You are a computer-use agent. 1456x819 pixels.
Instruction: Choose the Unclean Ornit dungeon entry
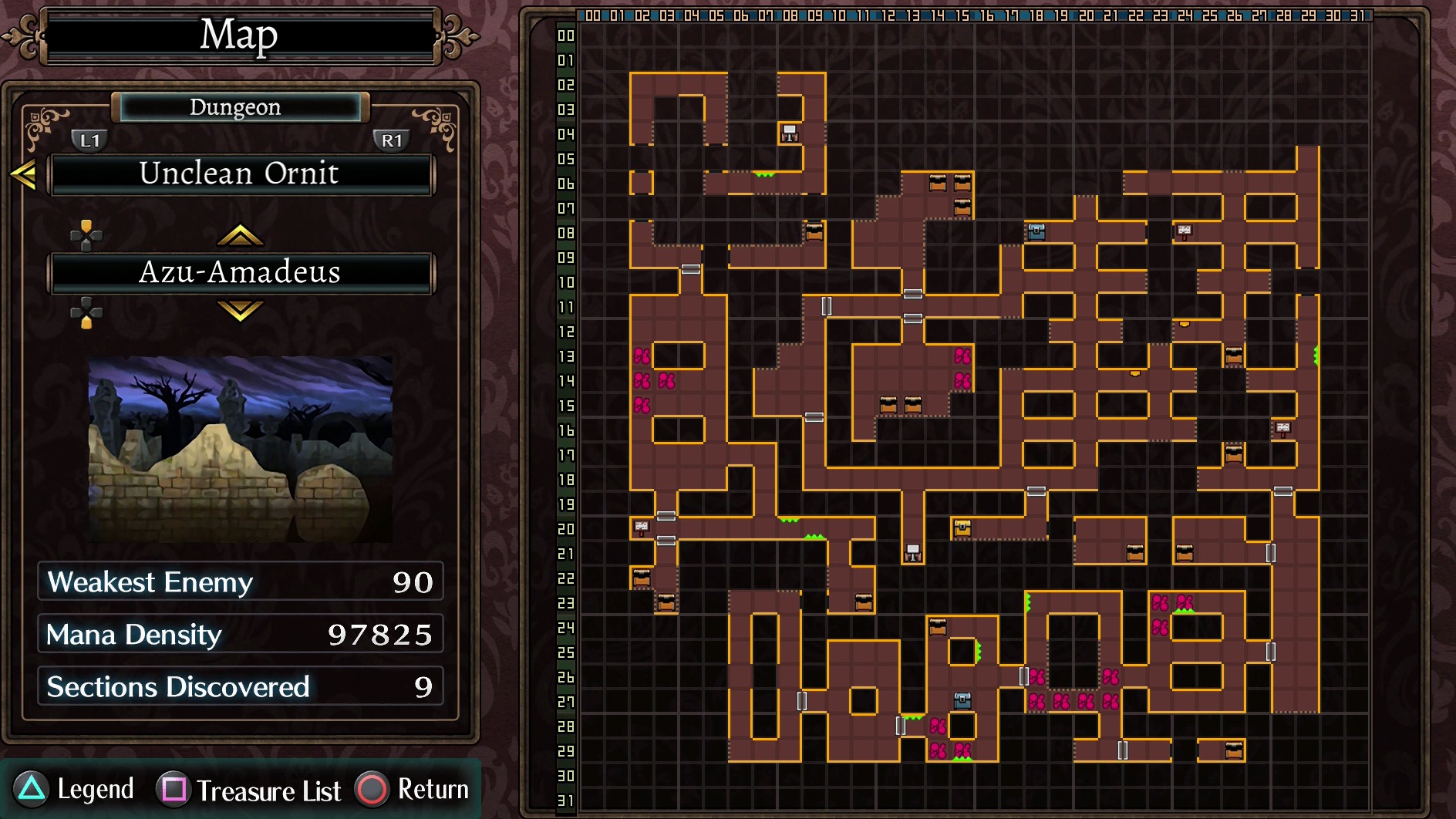pyautogui.click(x=240, y=174)
